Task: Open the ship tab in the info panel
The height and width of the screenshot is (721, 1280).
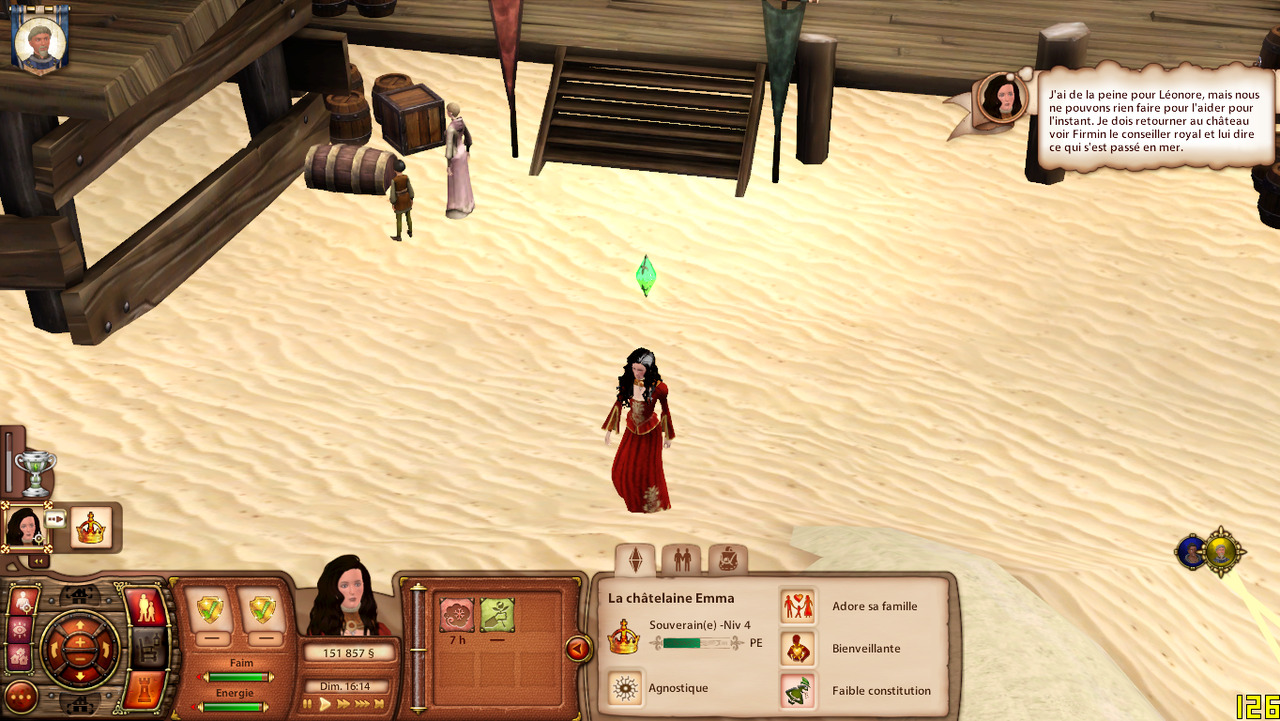Action: pyautogui.click(x=727, y=559)
